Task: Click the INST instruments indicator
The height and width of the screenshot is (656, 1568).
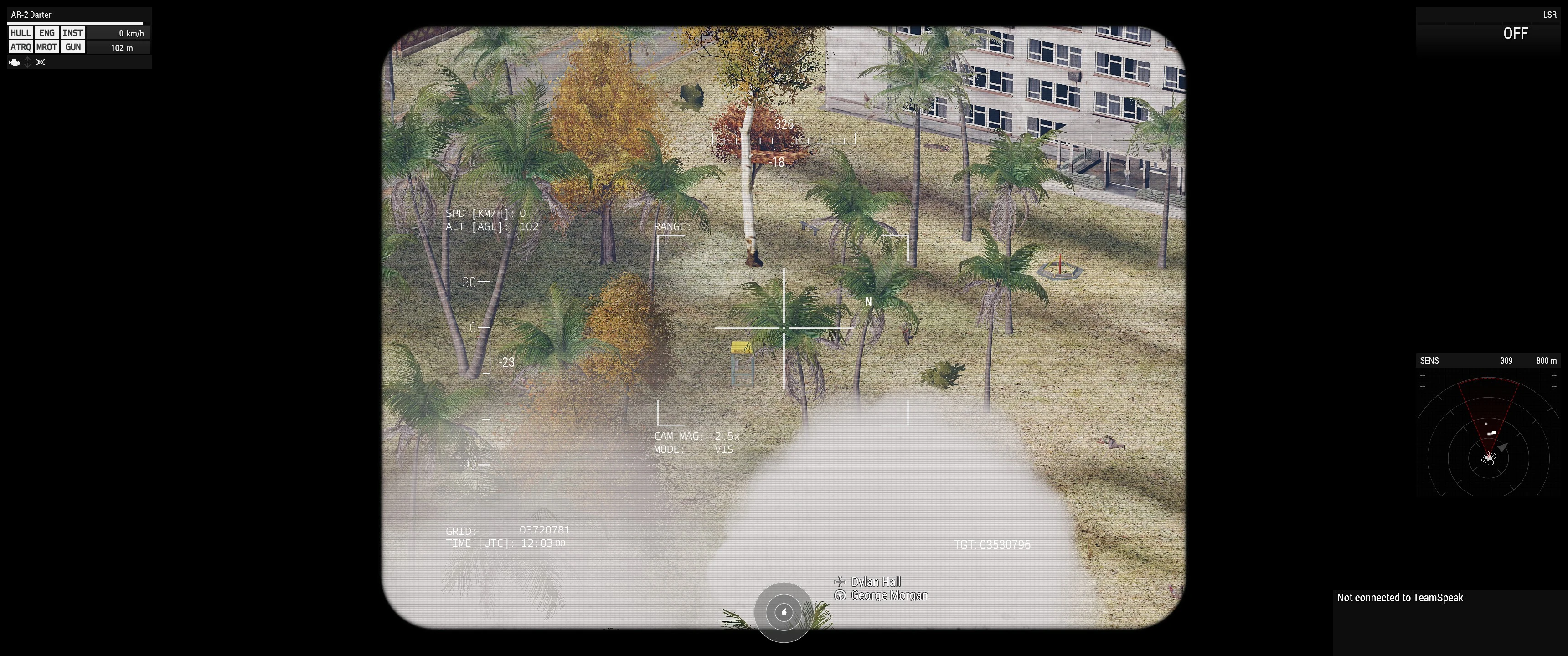Action: [x=72, y=33]
